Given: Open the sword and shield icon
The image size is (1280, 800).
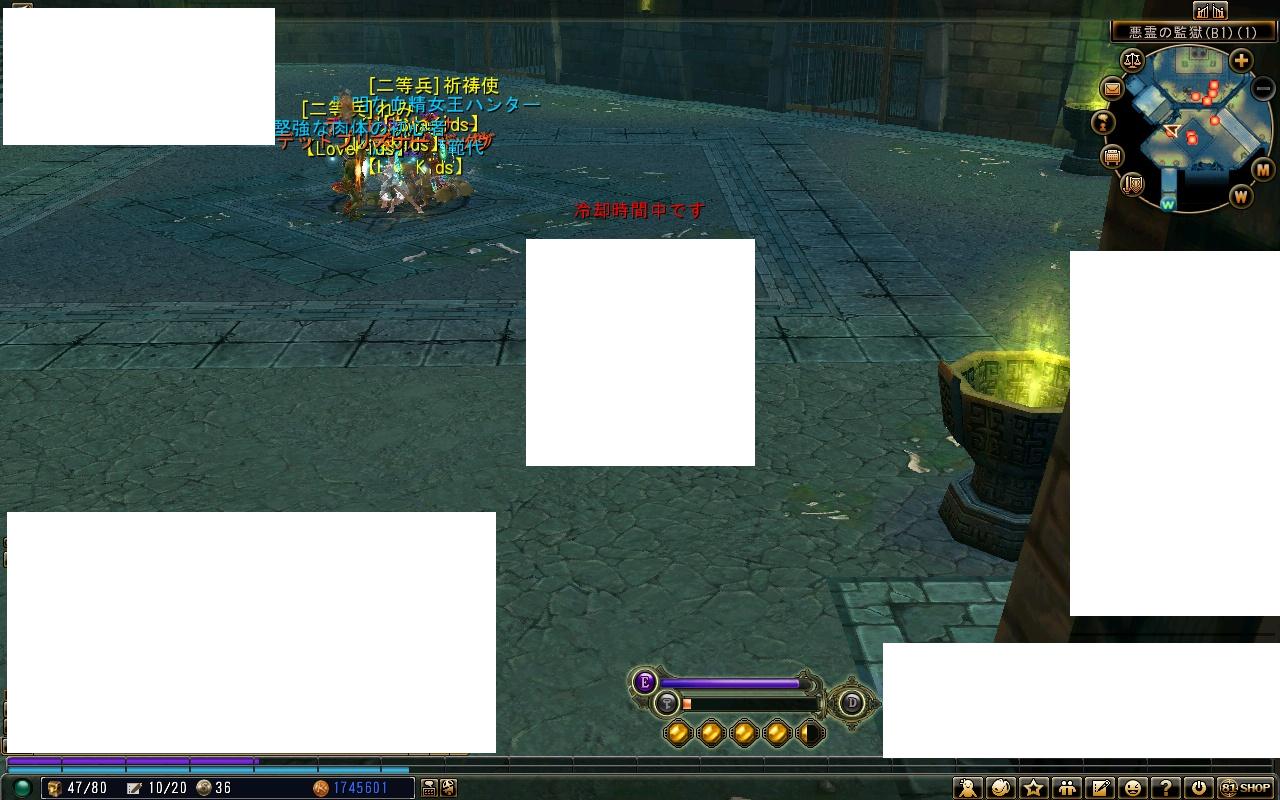Looking at the screenshot, I should click(x=1133, y=184).
